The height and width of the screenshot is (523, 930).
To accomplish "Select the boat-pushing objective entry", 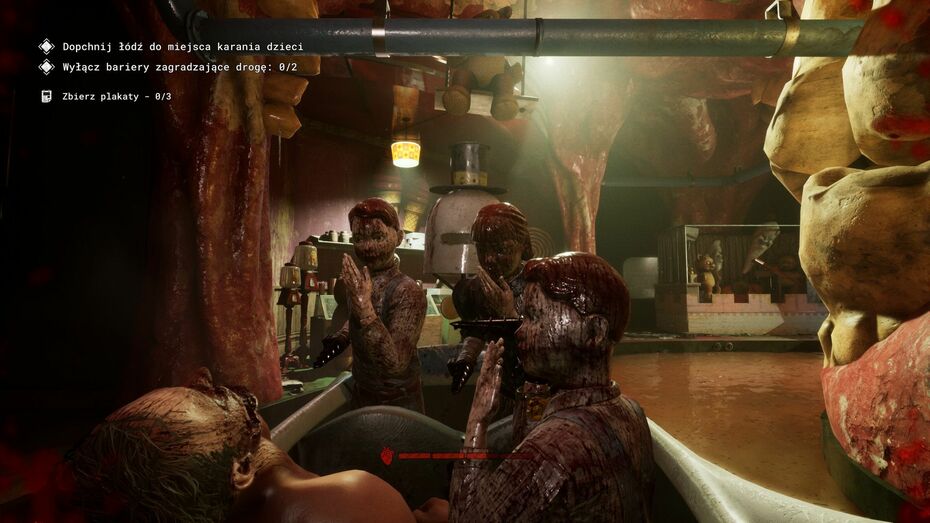I will [182, 46].
